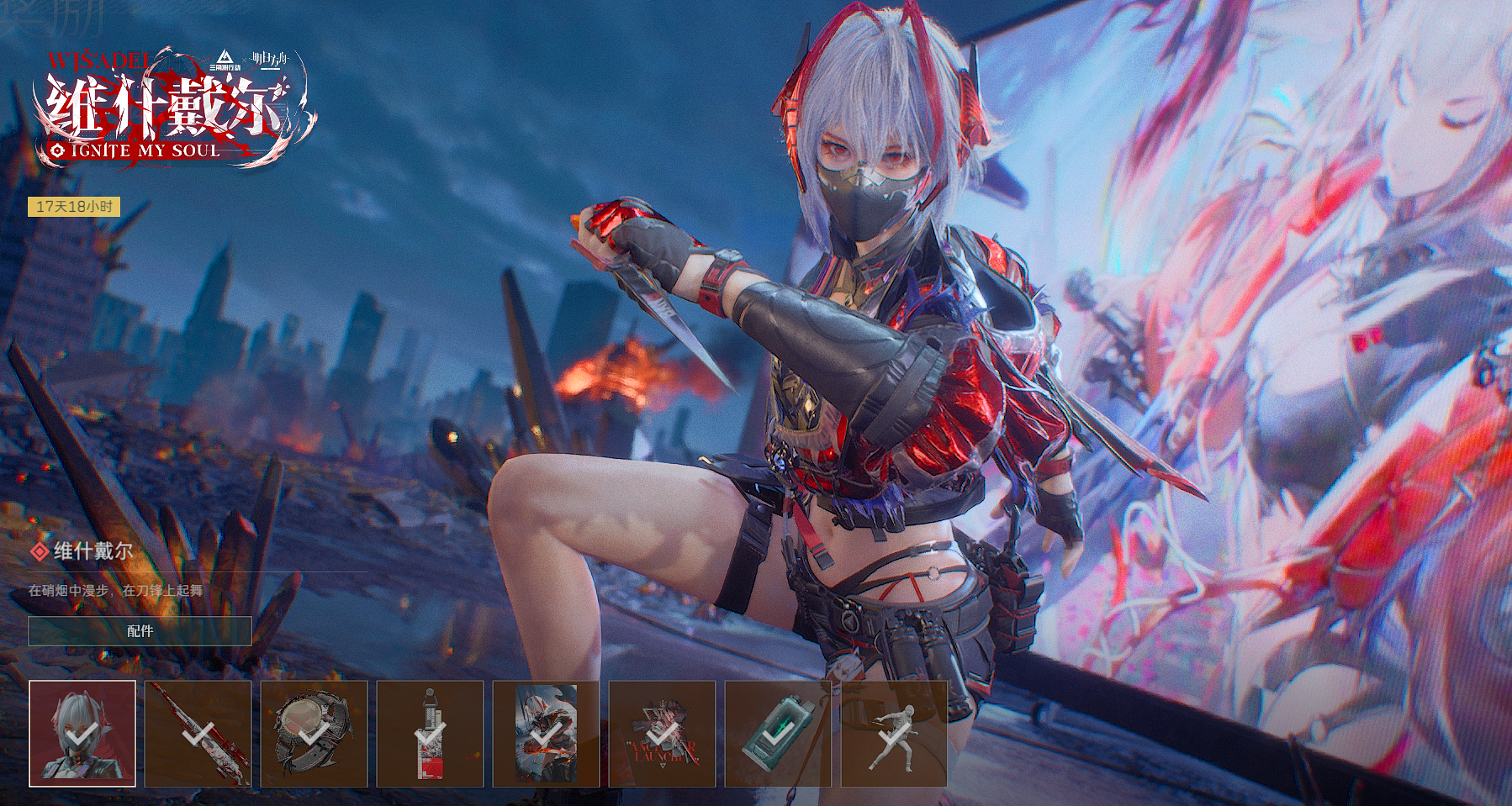Select the wristwatch item thumbnail
1512x806 pixels.
coord(315,734)
